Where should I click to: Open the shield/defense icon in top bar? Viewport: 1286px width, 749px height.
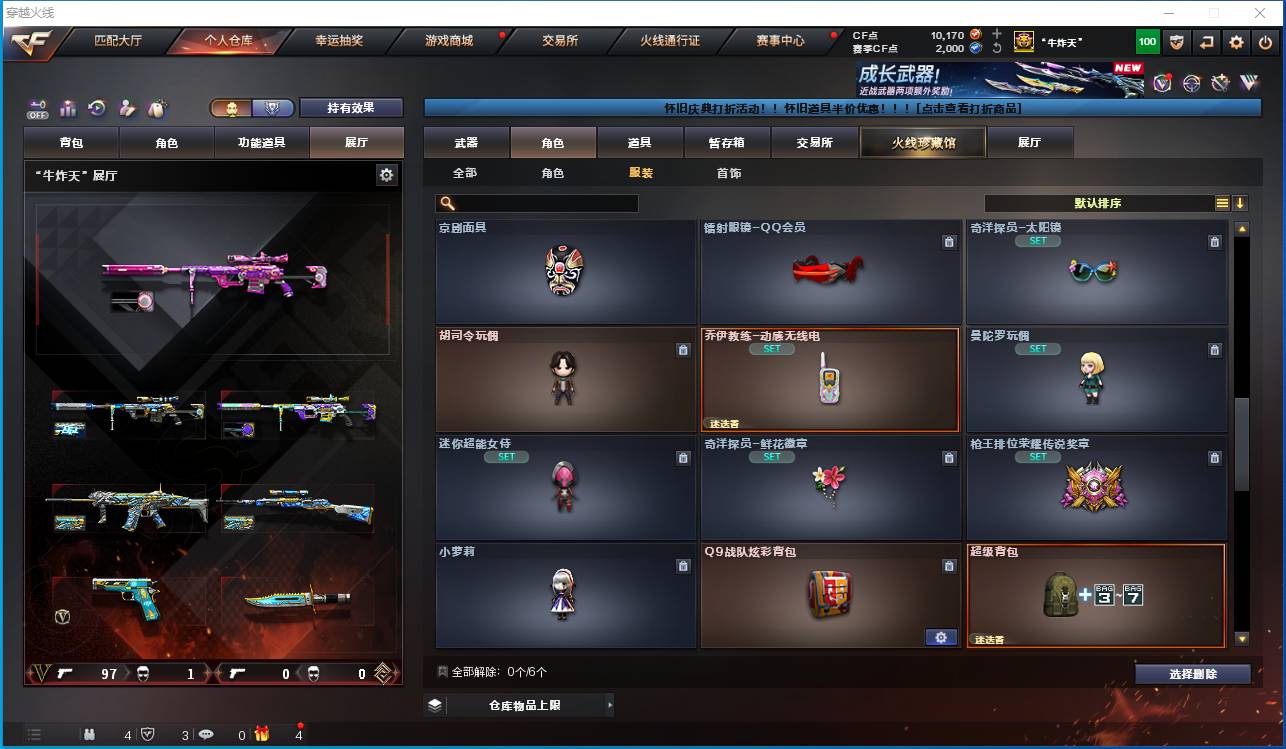coord(1176,42)
